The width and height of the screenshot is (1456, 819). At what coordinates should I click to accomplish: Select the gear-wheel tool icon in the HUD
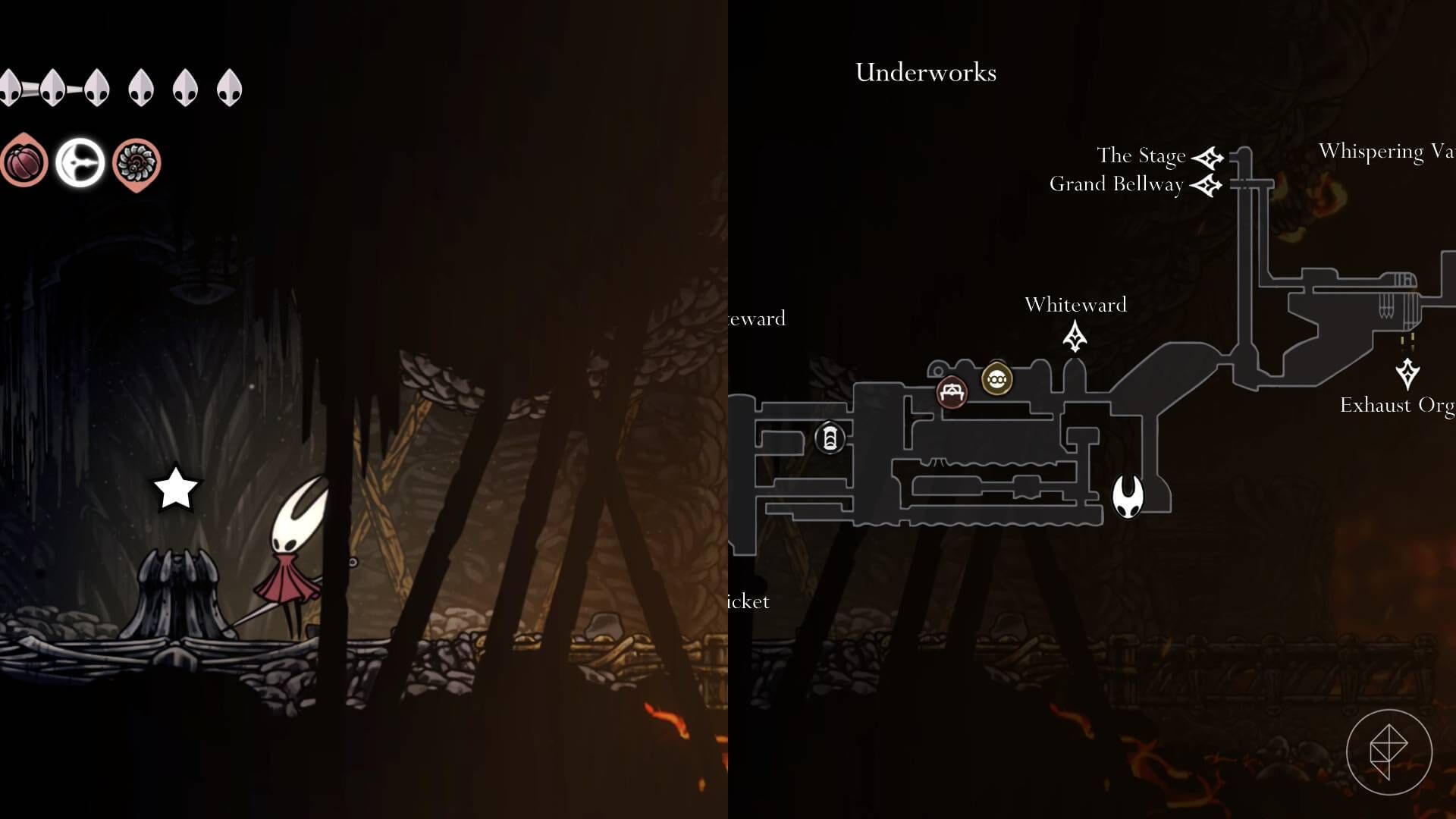pyautogui.click(x=136, y=160)
